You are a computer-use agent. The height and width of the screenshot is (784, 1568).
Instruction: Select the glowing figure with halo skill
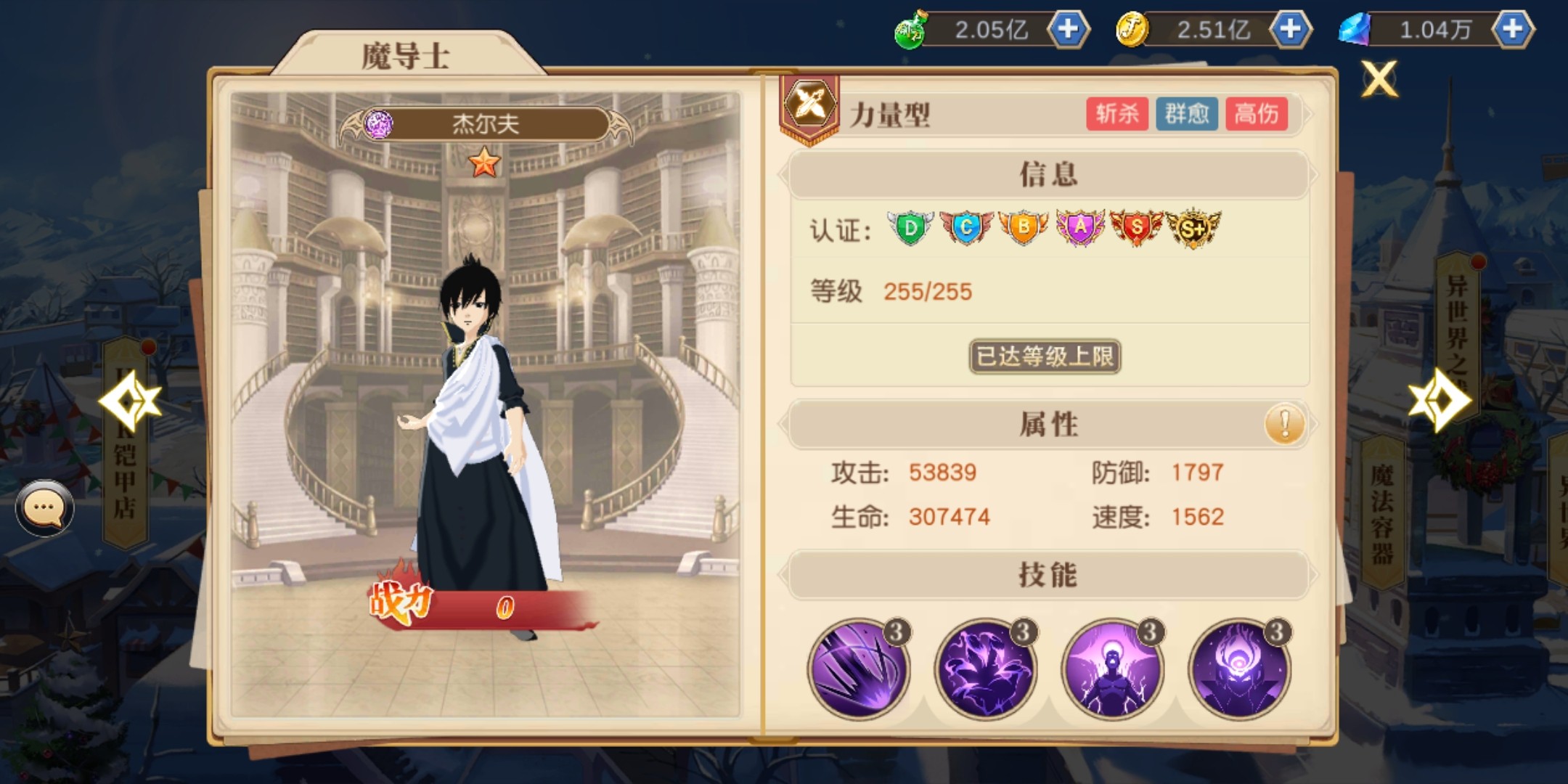click(x=1112, y=669)
